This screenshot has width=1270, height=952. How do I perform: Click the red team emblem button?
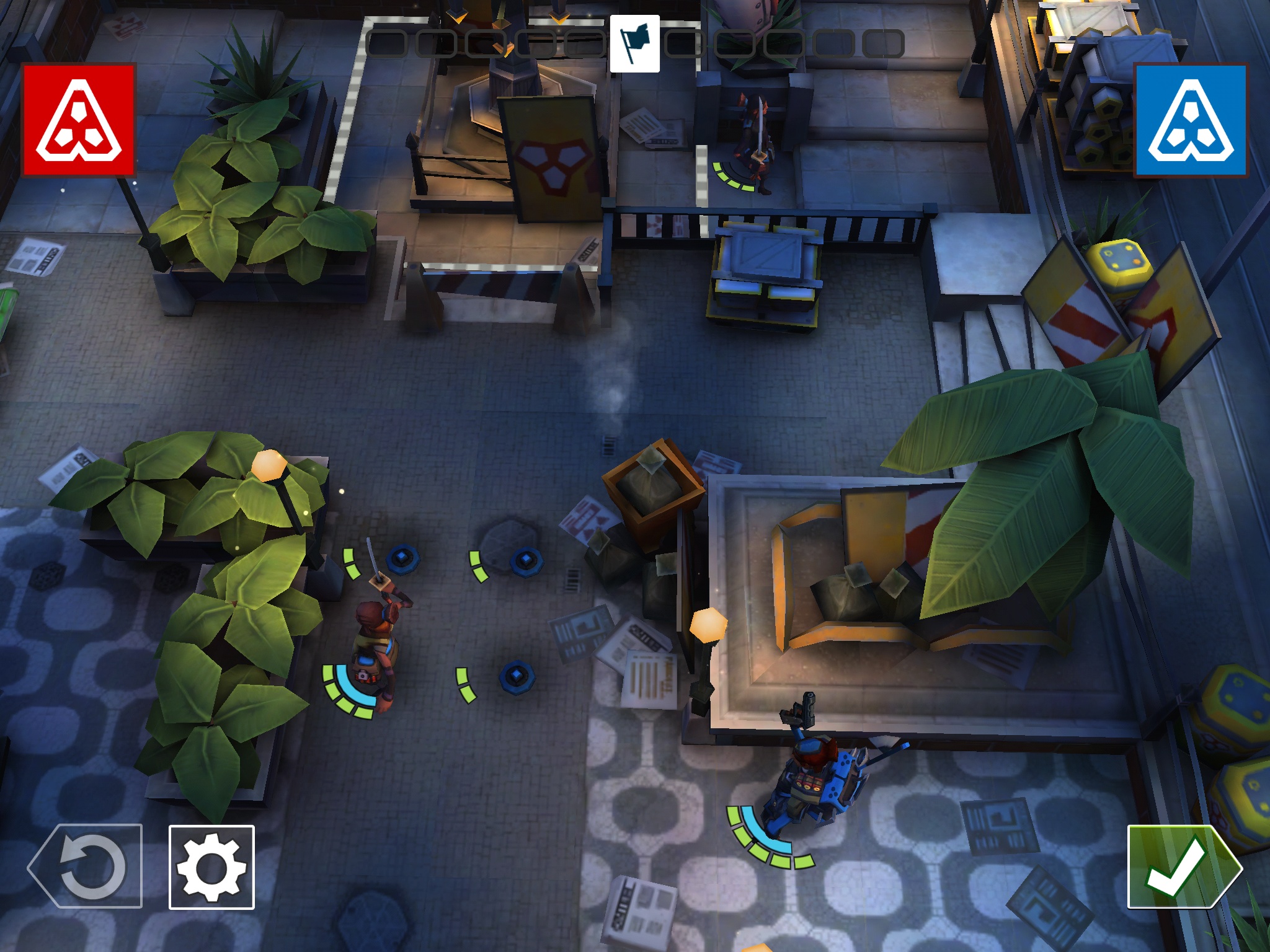[79, 120]
